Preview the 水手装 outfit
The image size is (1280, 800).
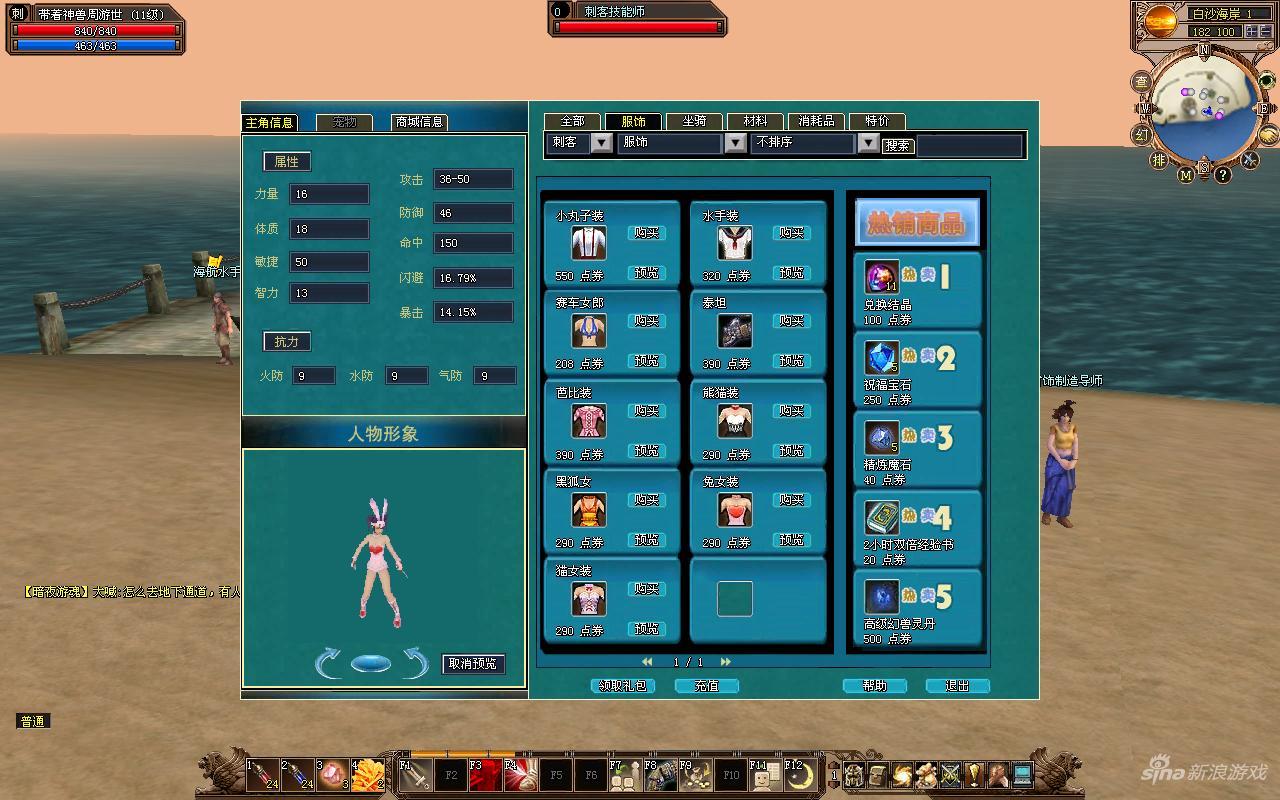pyautogui.click(x=791, y=272)
